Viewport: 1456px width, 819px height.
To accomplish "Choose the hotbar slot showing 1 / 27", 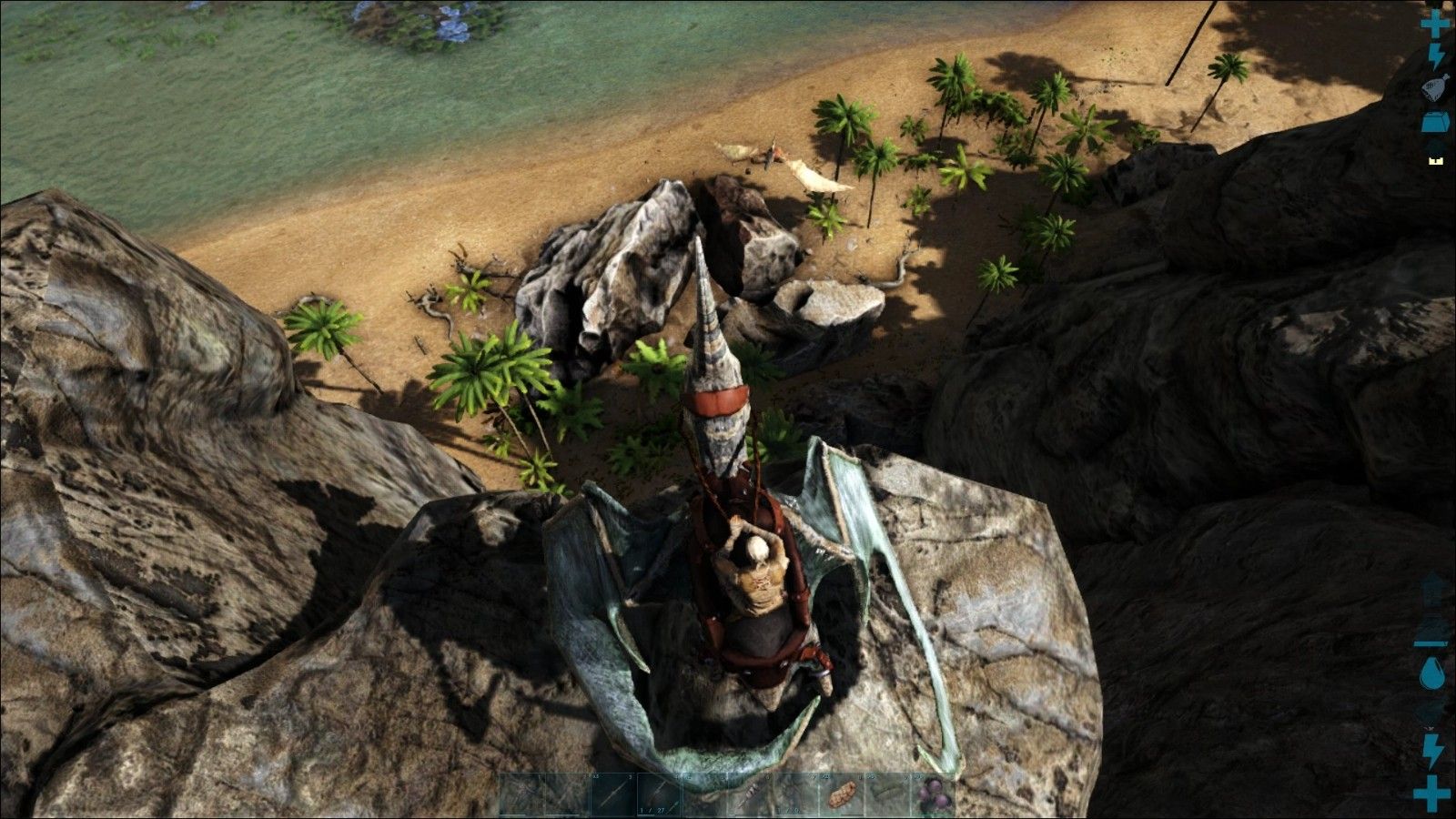I will click(659, 794).
